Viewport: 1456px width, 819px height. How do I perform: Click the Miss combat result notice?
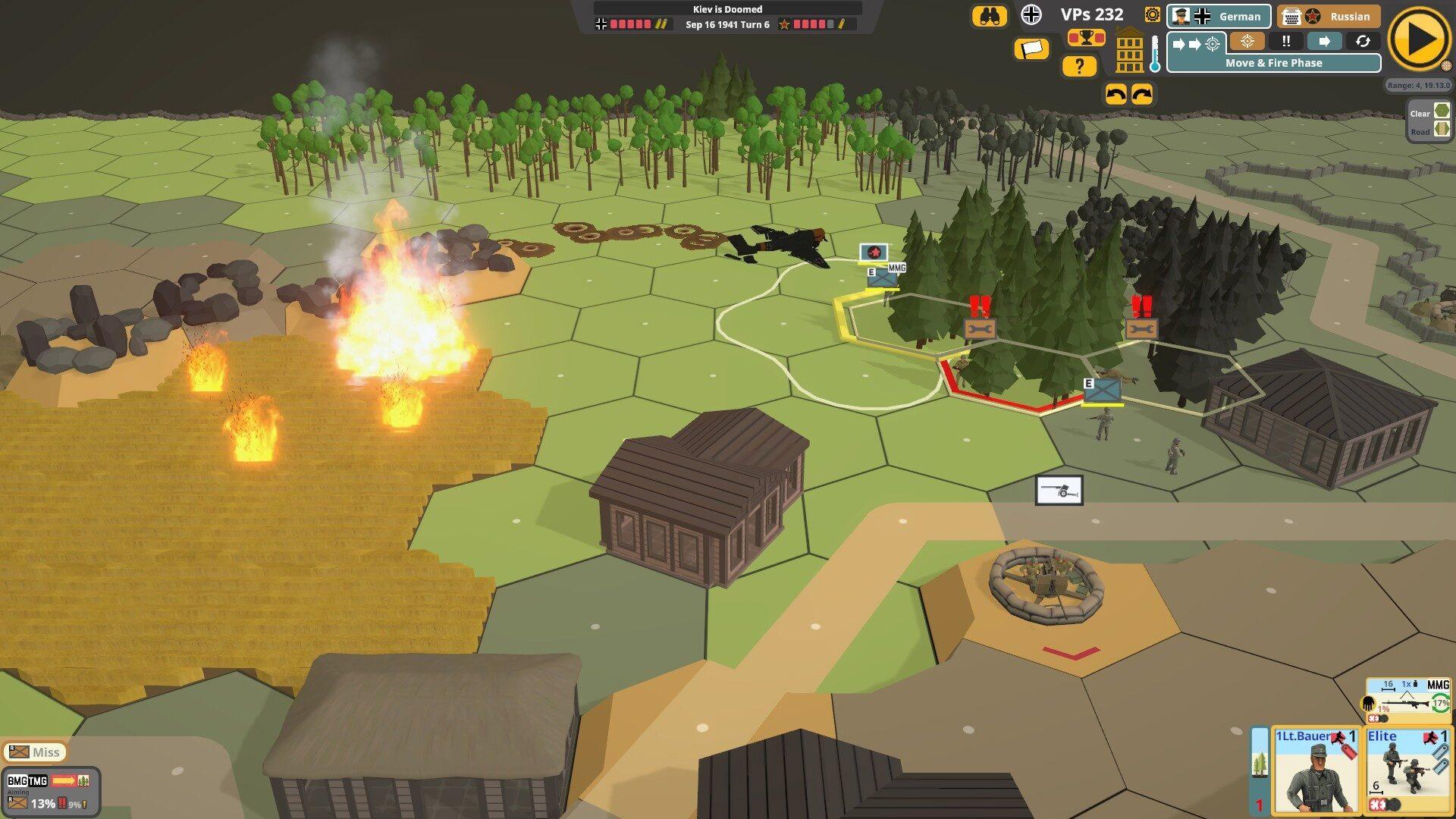point(35,752)
